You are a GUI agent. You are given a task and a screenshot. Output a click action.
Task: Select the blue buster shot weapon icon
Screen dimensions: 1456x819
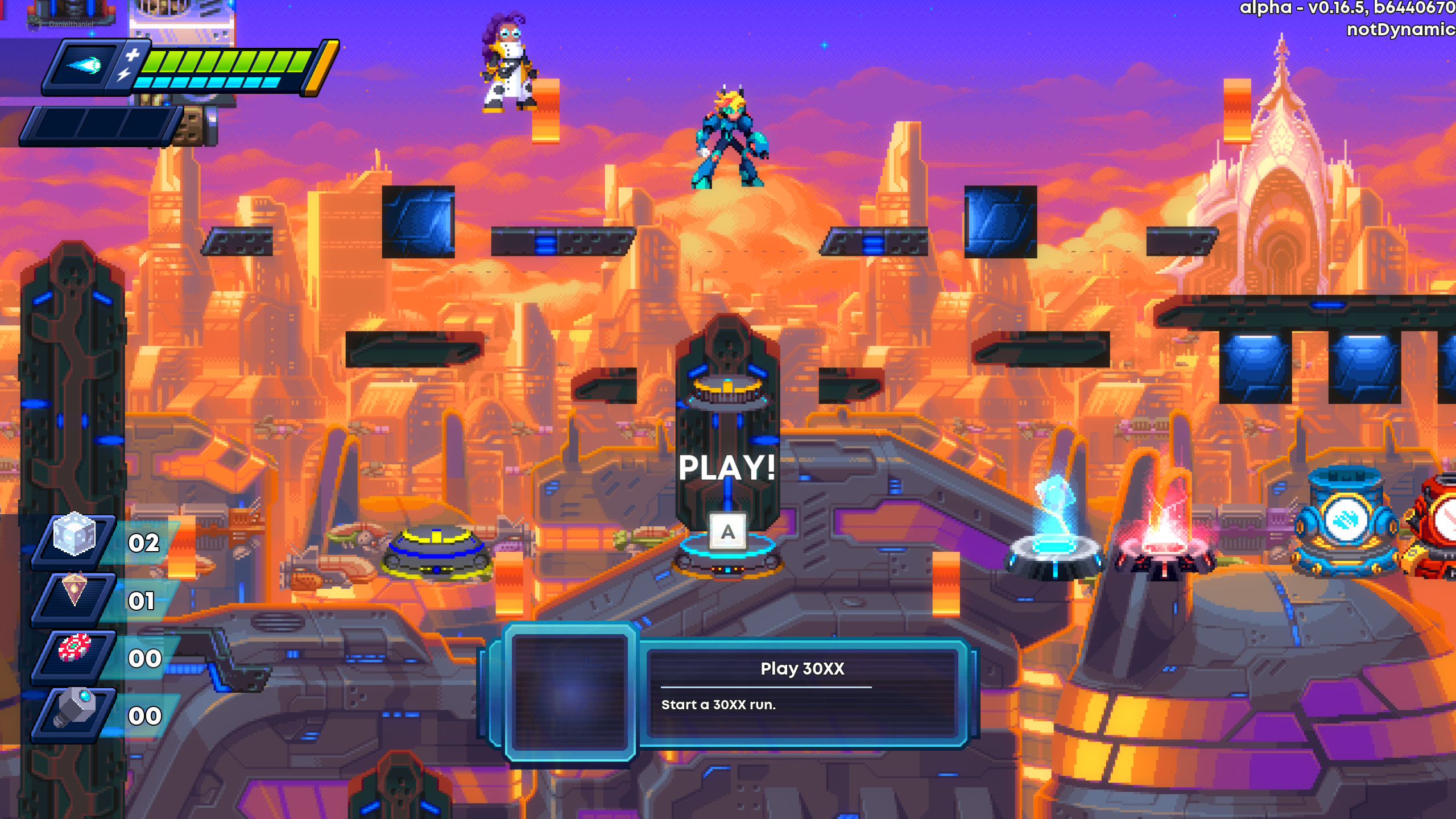coord(84,66)
